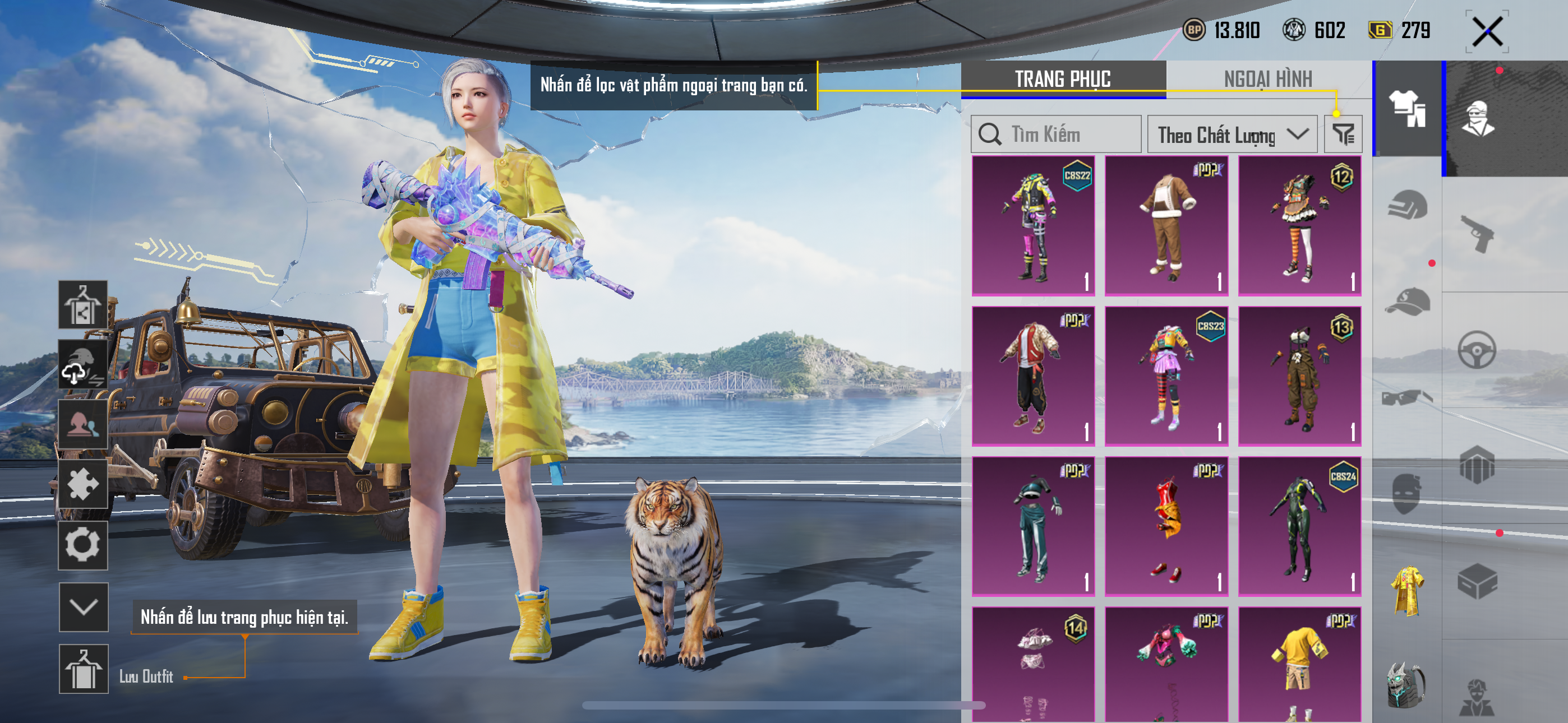The image size is (1568, 723).
Task: Switch to the NGOẠI HÌNH tab
Action: point(1268,79)
